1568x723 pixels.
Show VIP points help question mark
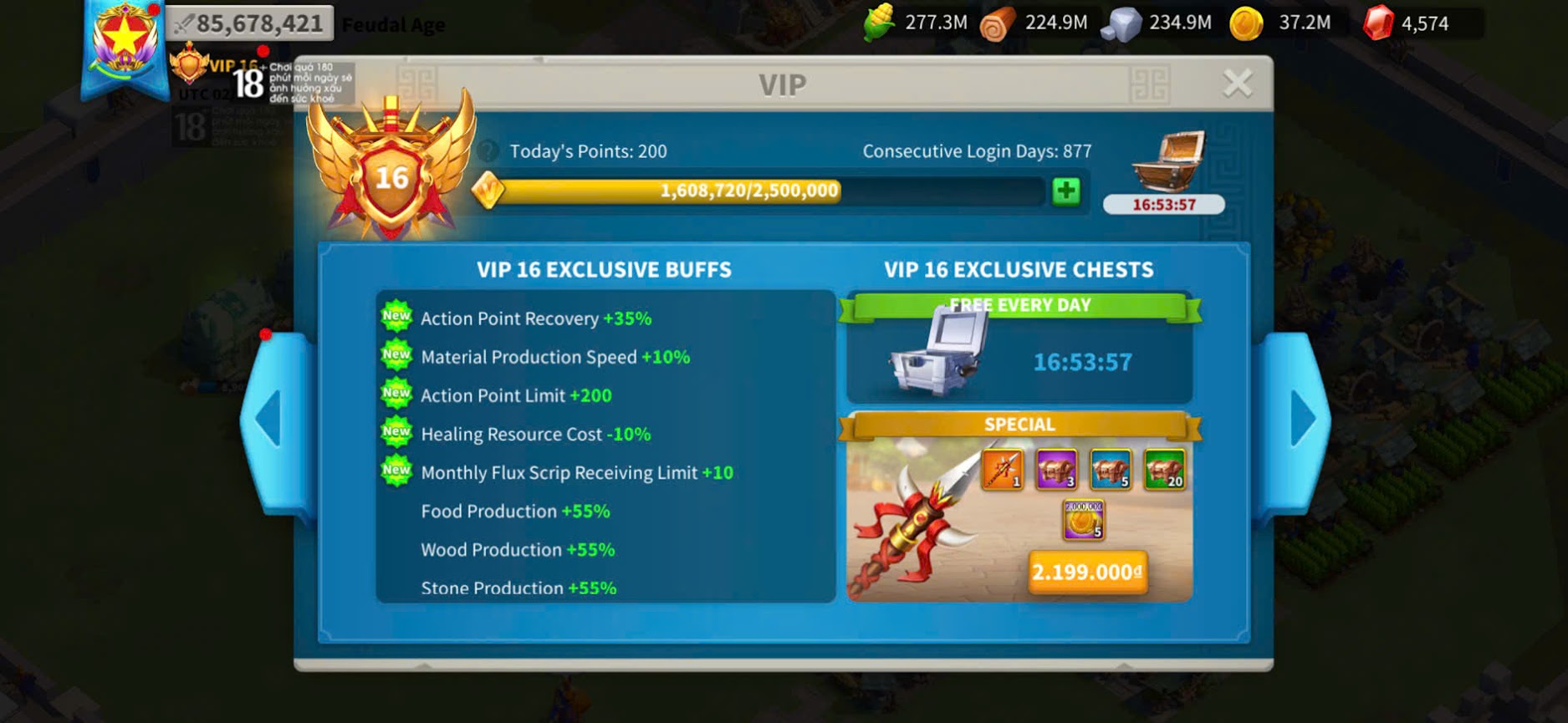click(x=488, y=151)
